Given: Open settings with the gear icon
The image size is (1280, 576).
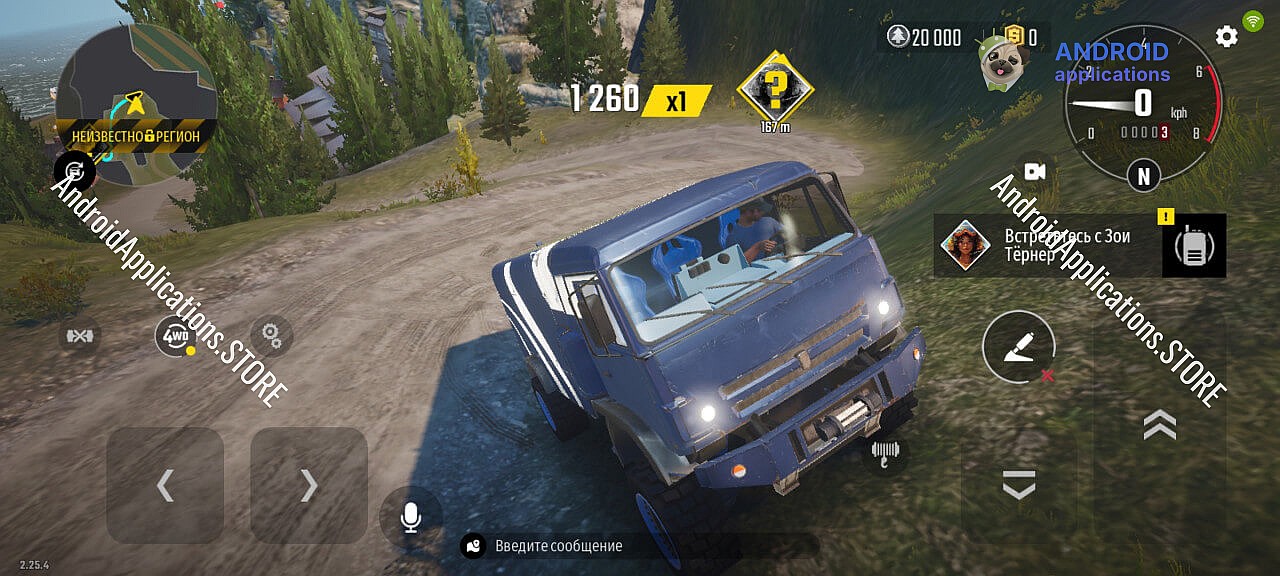Looking at the screenshot, I should [x=1226, y=37].
